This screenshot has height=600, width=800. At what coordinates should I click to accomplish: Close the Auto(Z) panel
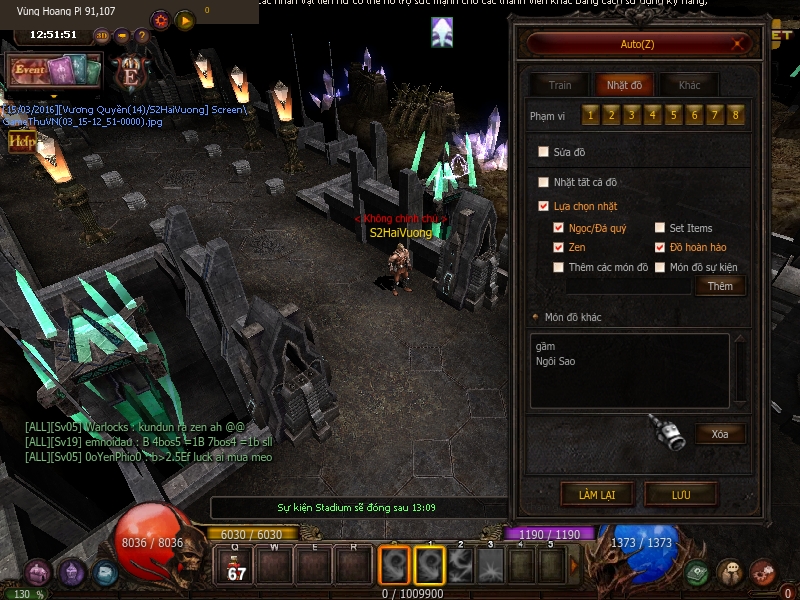coord(739,43)
